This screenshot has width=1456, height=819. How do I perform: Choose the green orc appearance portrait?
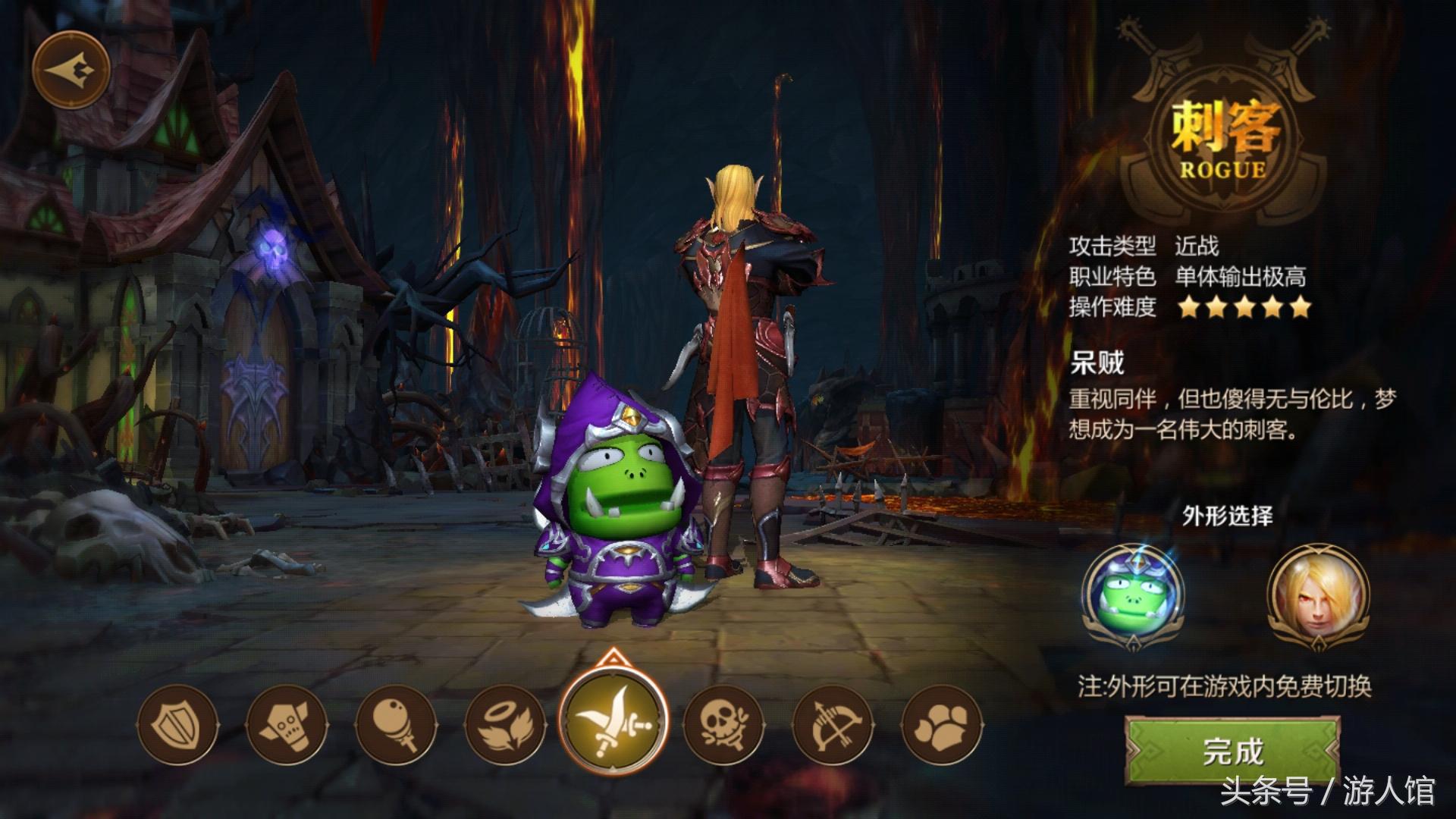coord(1133,595)
